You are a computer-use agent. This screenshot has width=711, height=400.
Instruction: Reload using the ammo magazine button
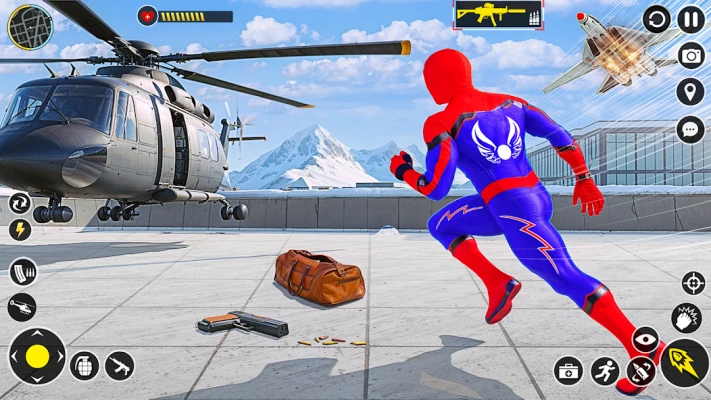point(22,271)
